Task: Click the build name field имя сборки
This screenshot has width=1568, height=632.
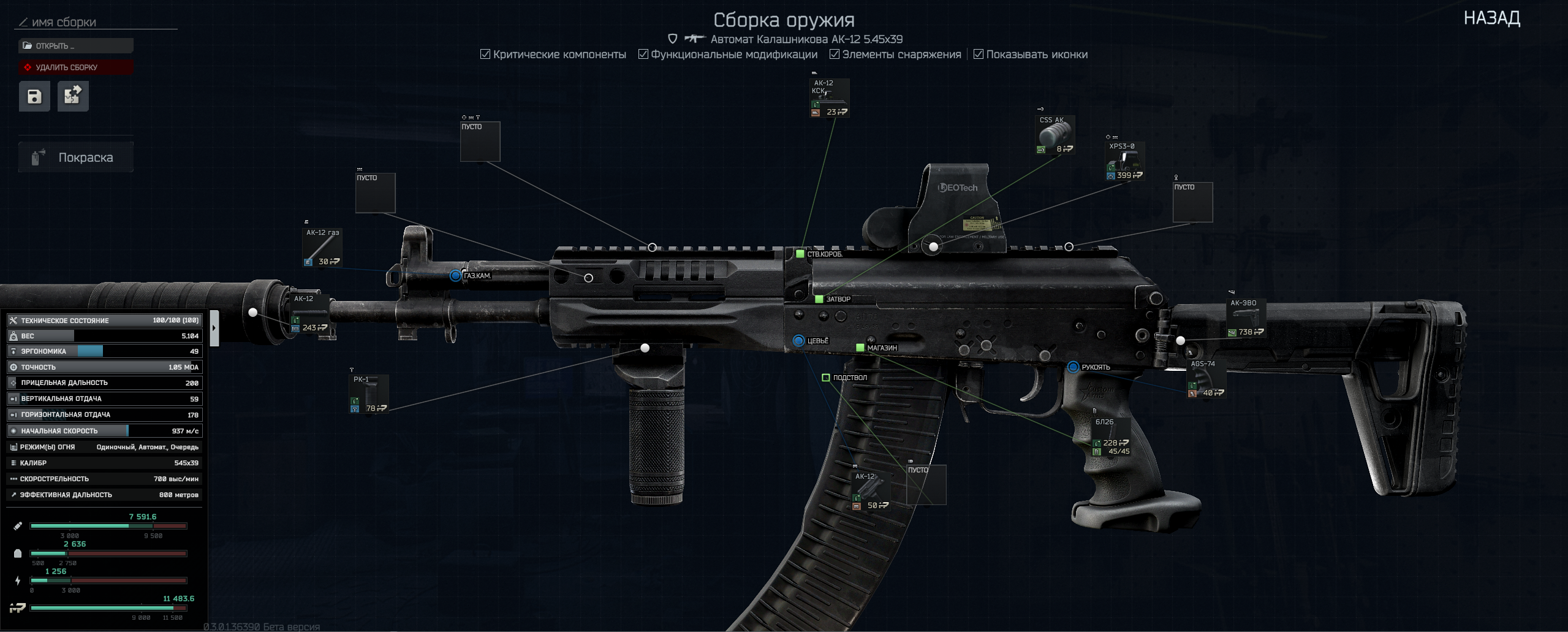Action: (x=98, y=23)
